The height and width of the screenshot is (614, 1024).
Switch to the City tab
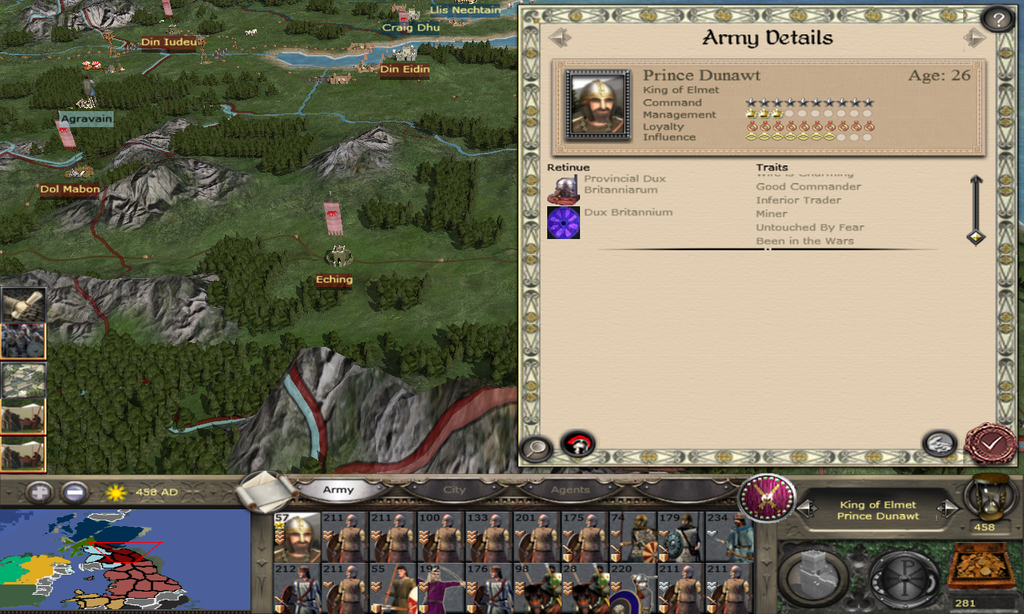click(455, 490)
